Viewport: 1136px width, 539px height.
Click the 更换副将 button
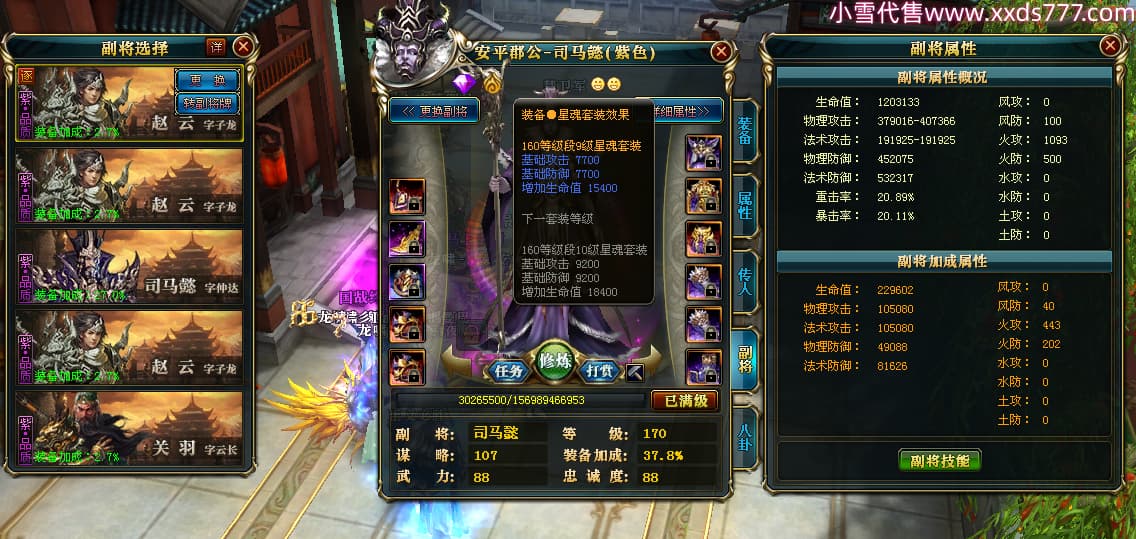point(435,111)
